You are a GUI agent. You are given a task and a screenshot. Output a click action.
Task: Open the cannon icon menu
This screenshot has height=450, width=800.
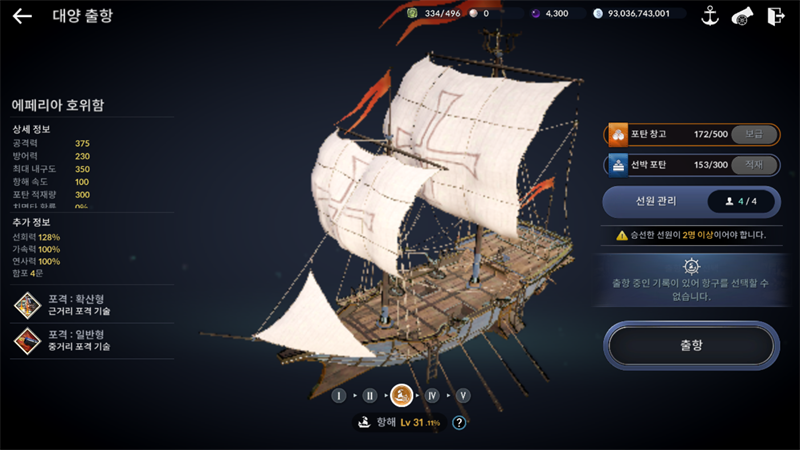point(743,15)
